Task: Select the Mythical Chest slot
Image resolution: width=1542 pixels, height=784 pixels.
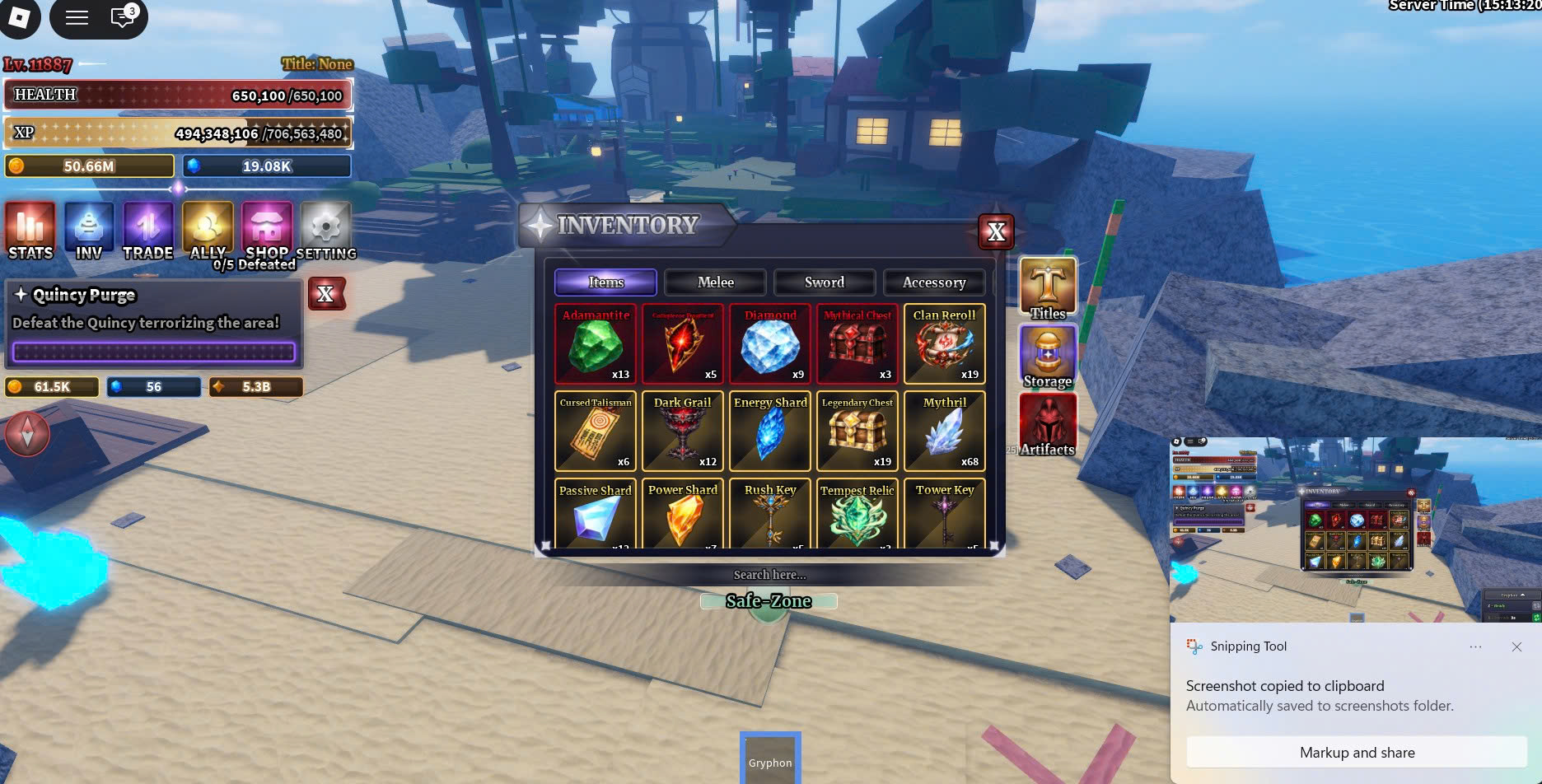Action: (857, 344)
